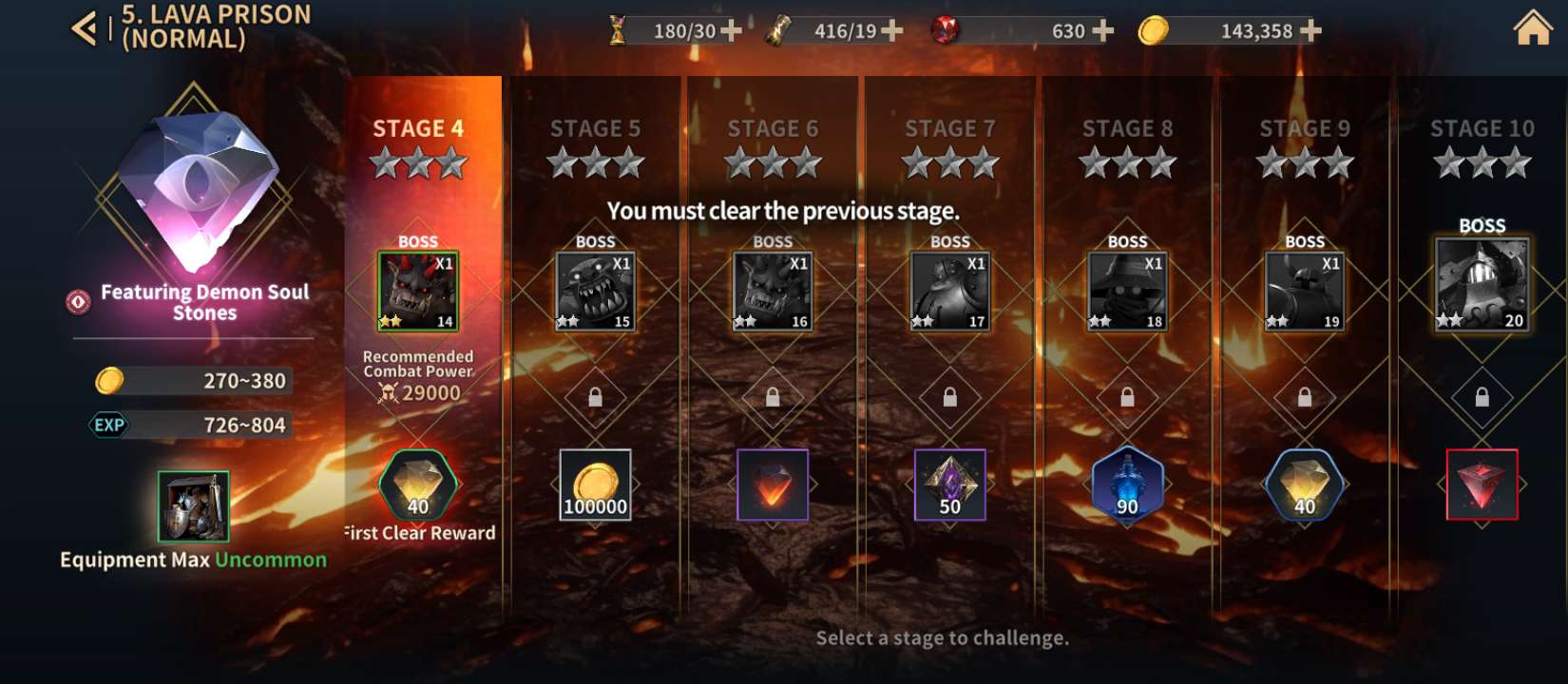View the Stage 7 purple crystal reward

pyautogui.click(x=949, y=485)
